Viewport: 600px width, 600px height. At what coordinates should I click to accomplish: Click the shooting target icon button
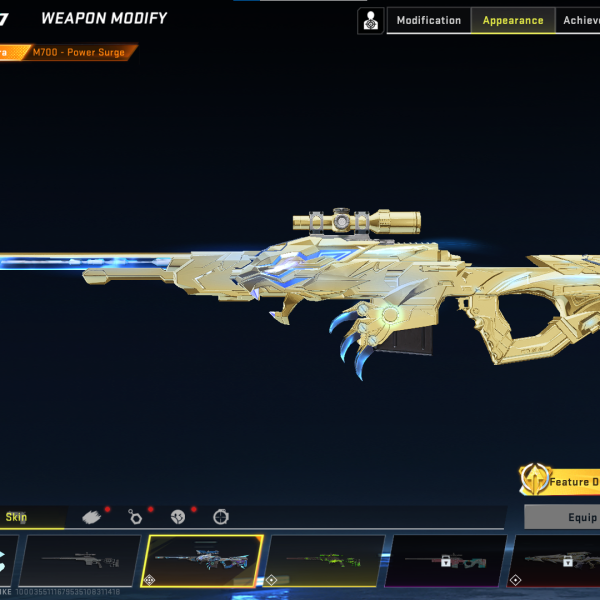[x=370, y=20]
